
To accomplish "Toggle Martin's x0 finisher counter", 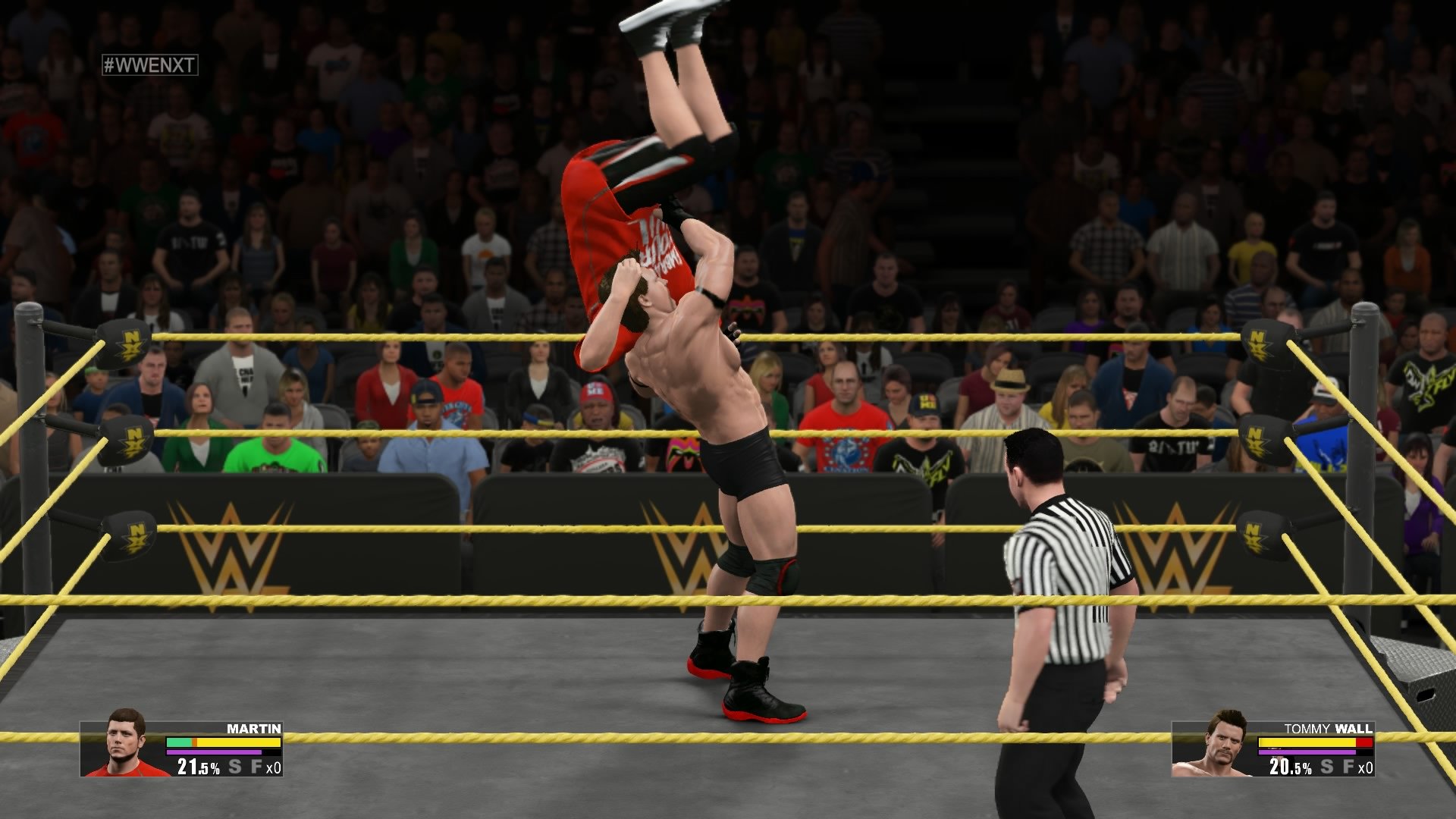I will coord(274,768).
